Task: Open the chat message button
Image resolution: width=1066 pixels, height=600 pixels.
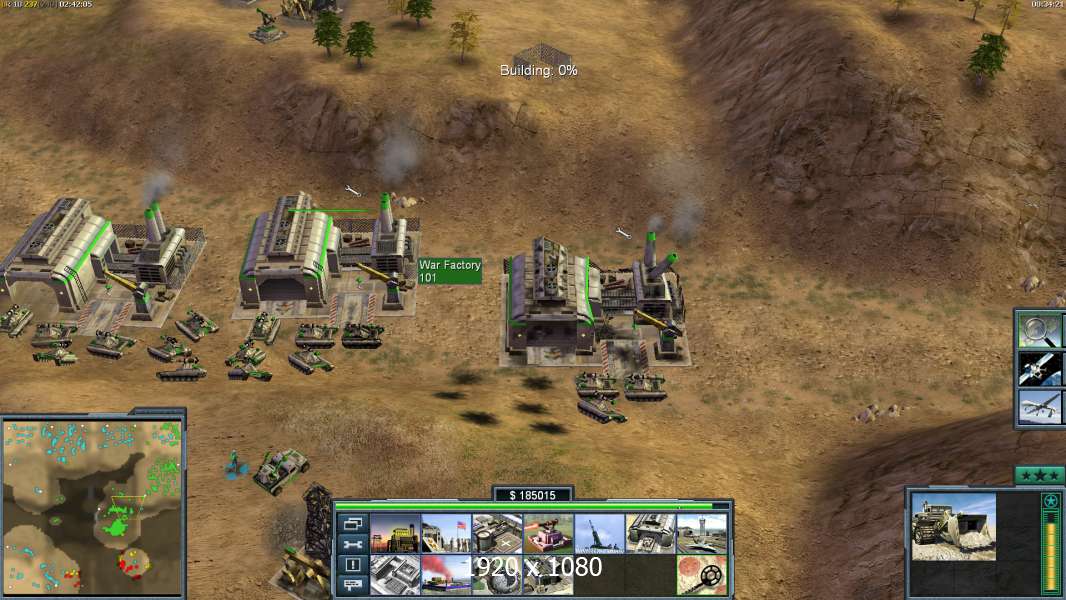Action: pos(352,586)
